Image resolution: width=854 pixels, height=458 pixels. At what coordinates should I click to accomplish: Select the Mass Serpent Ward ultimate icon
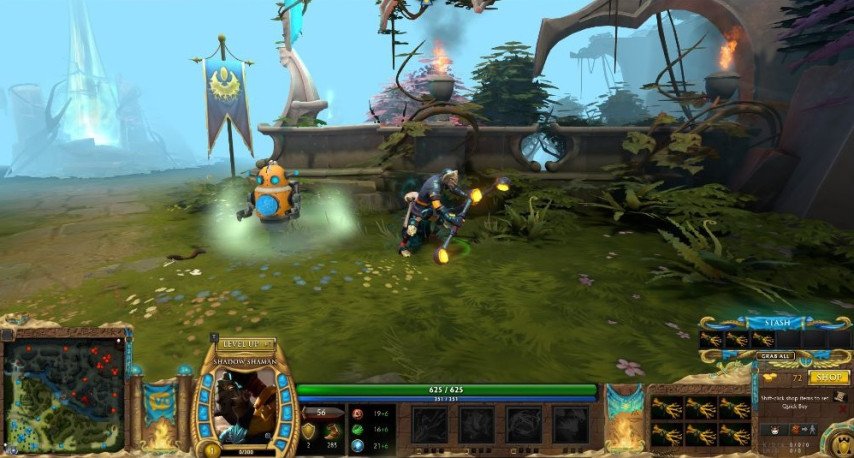point(572,424)
